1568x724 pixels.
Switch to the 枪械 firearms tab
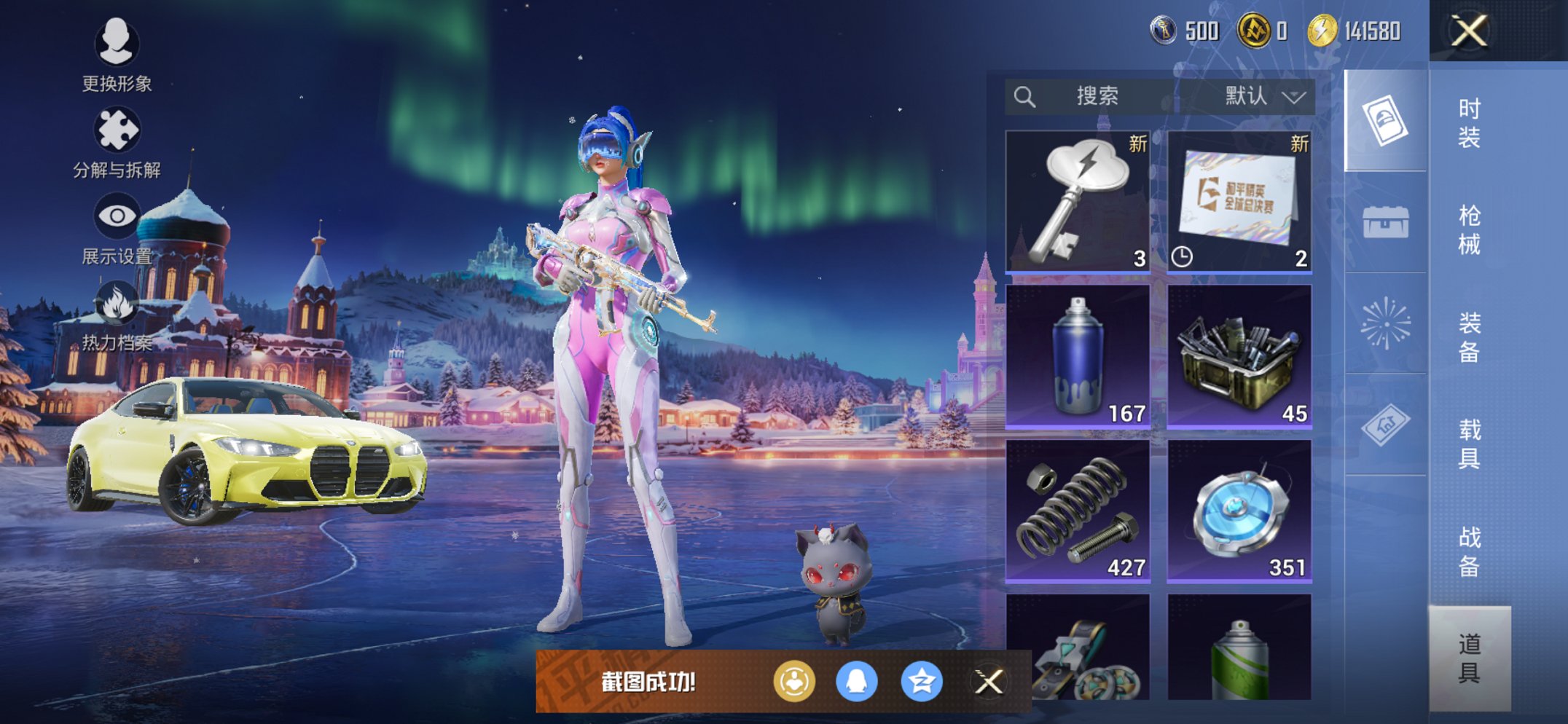pos(1469,230)
